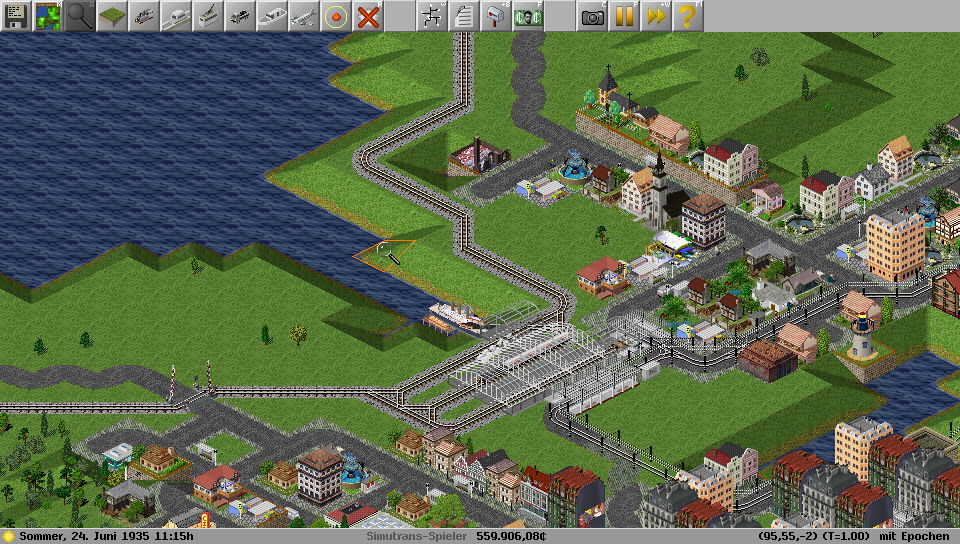
Task: Activate the red X removal tool
Action: pyautogui.click(x=368, y=16)
